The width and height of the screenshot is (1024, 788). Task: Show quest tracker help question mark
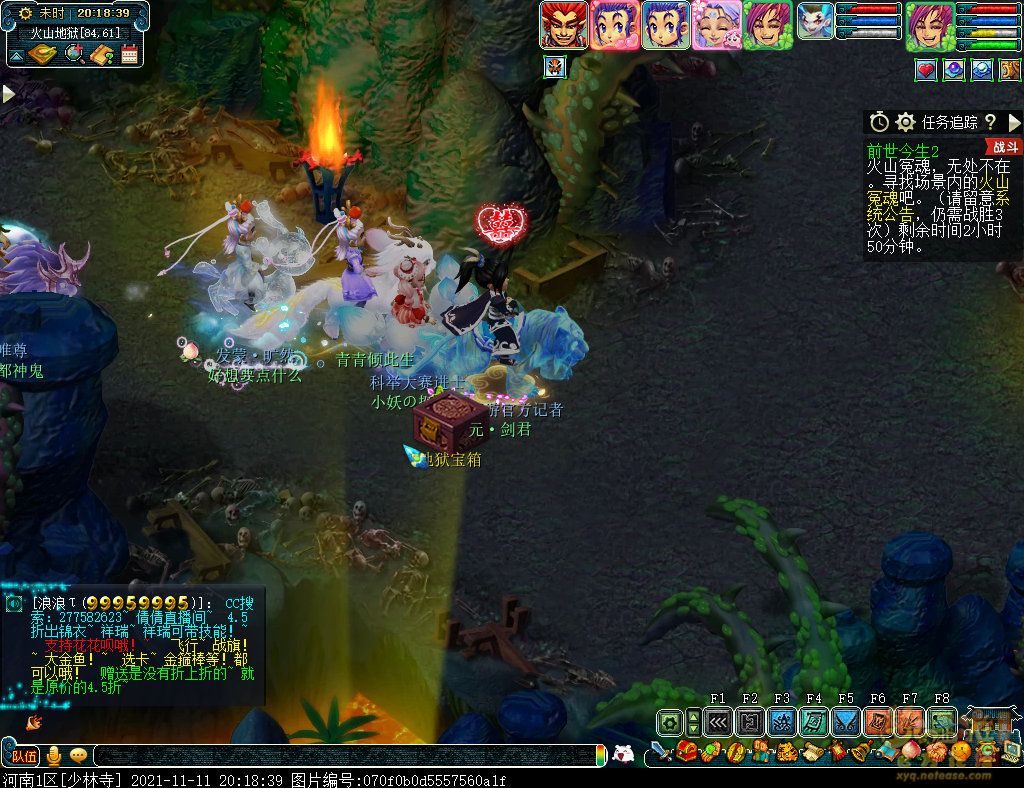(x=990, y=122)
